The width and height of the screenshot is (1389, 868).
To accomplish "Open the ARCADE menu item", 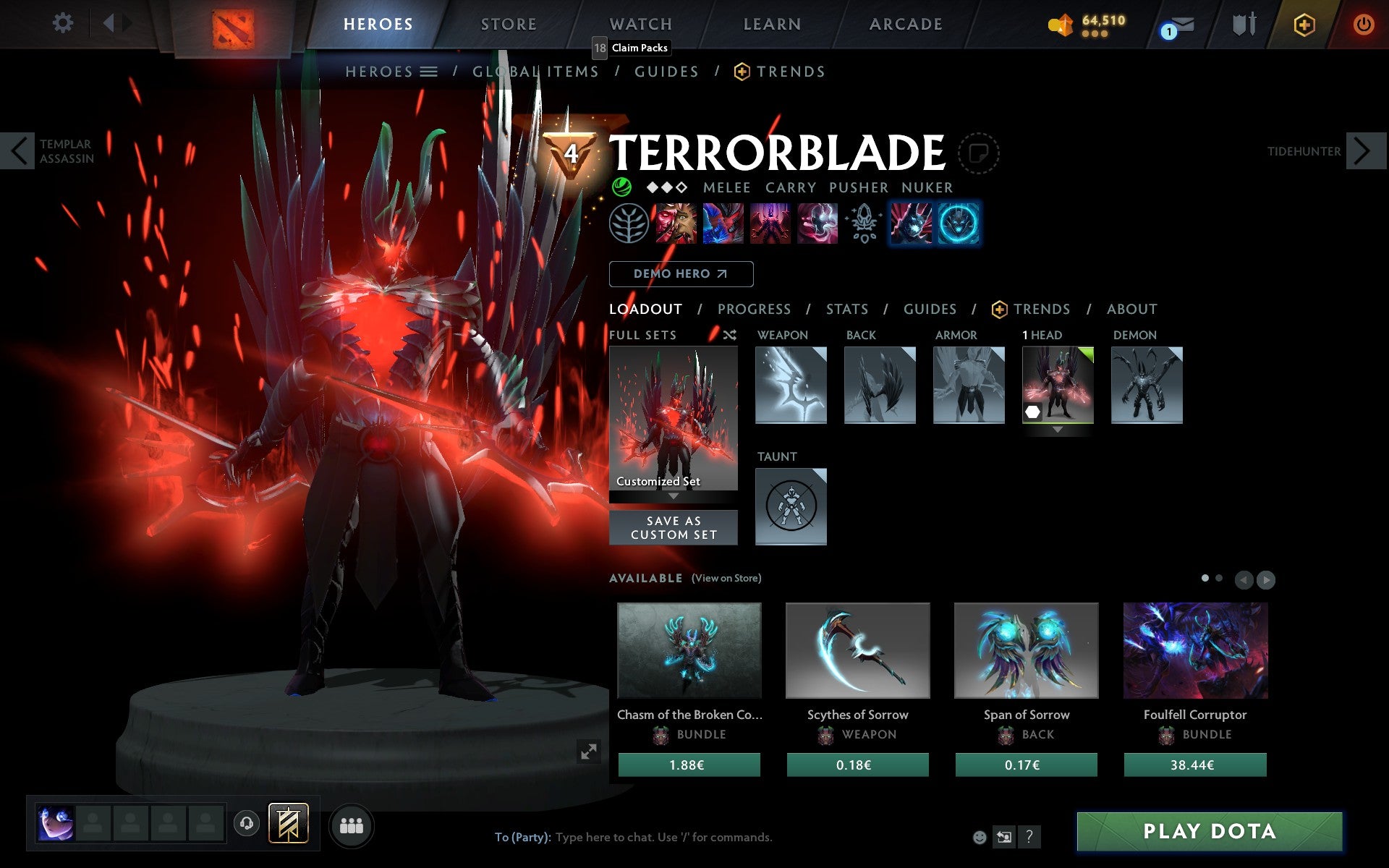I will (904, 24).
